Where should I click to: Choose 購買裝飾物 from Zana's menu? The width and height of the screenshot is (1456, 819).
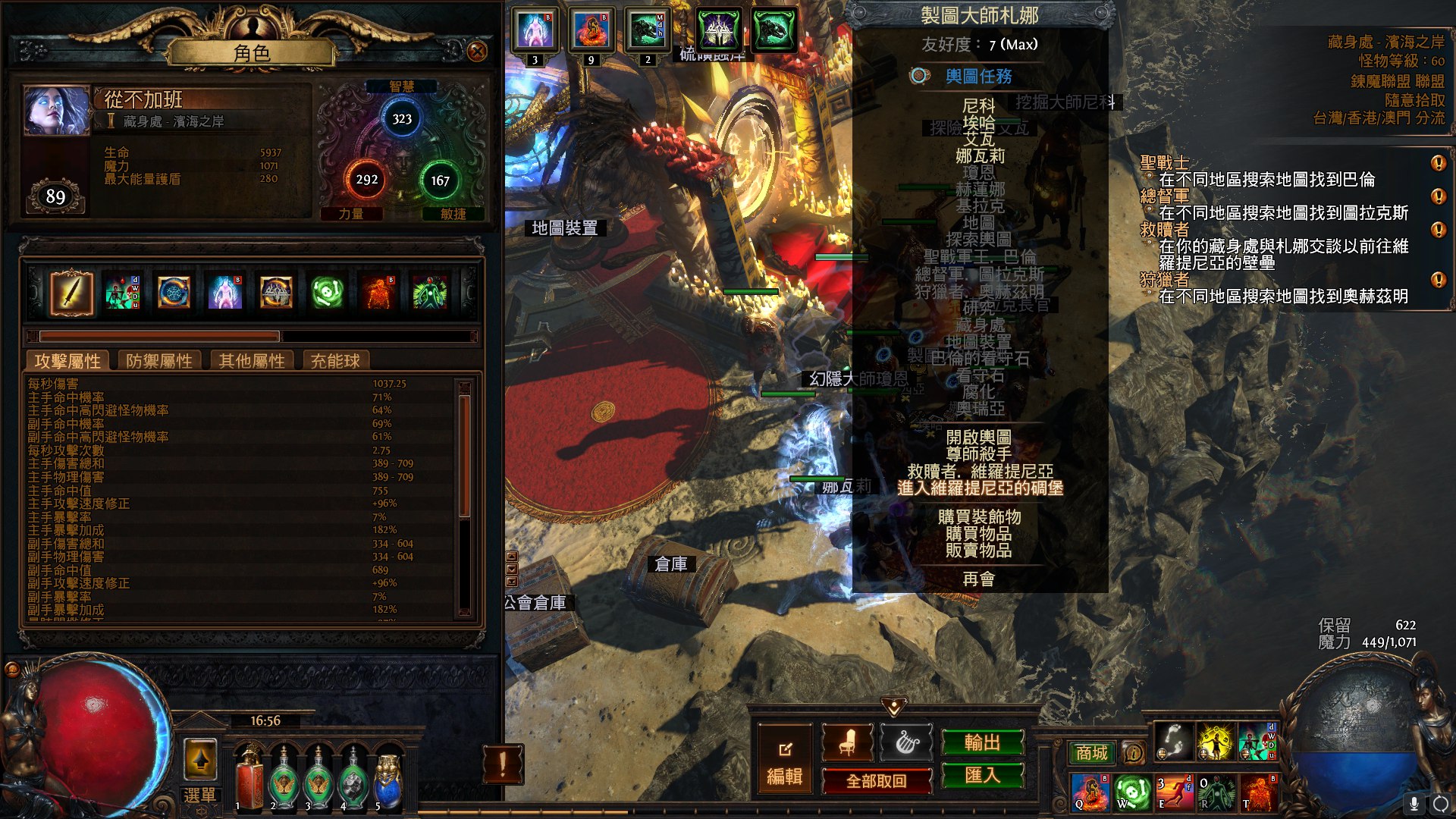click(x=979, y=516)
